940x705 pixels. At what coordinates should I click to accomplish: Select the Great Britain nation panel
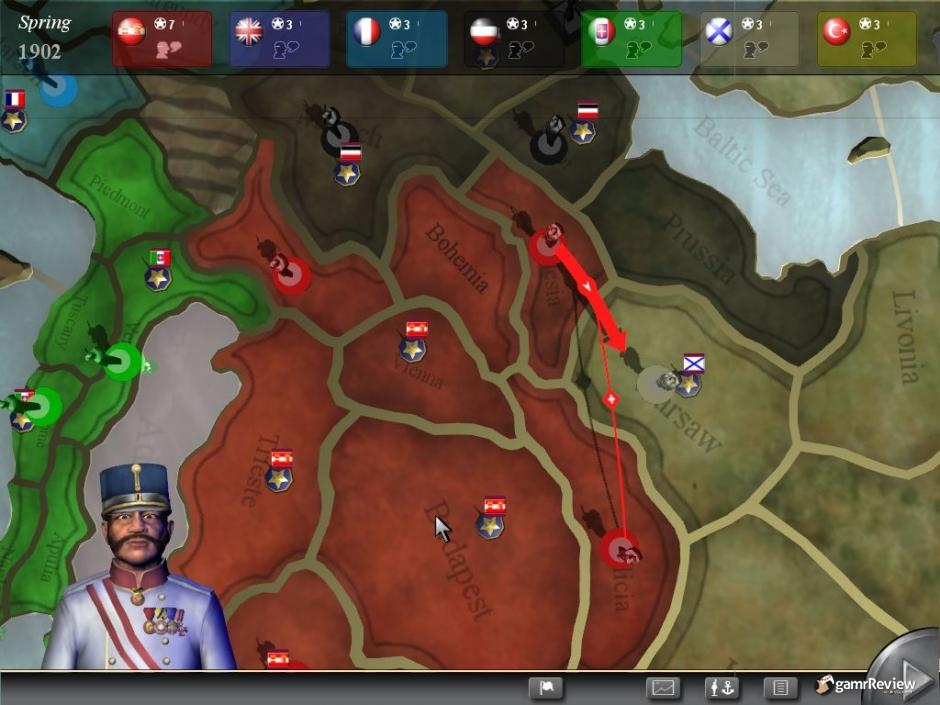click(279, 39)
